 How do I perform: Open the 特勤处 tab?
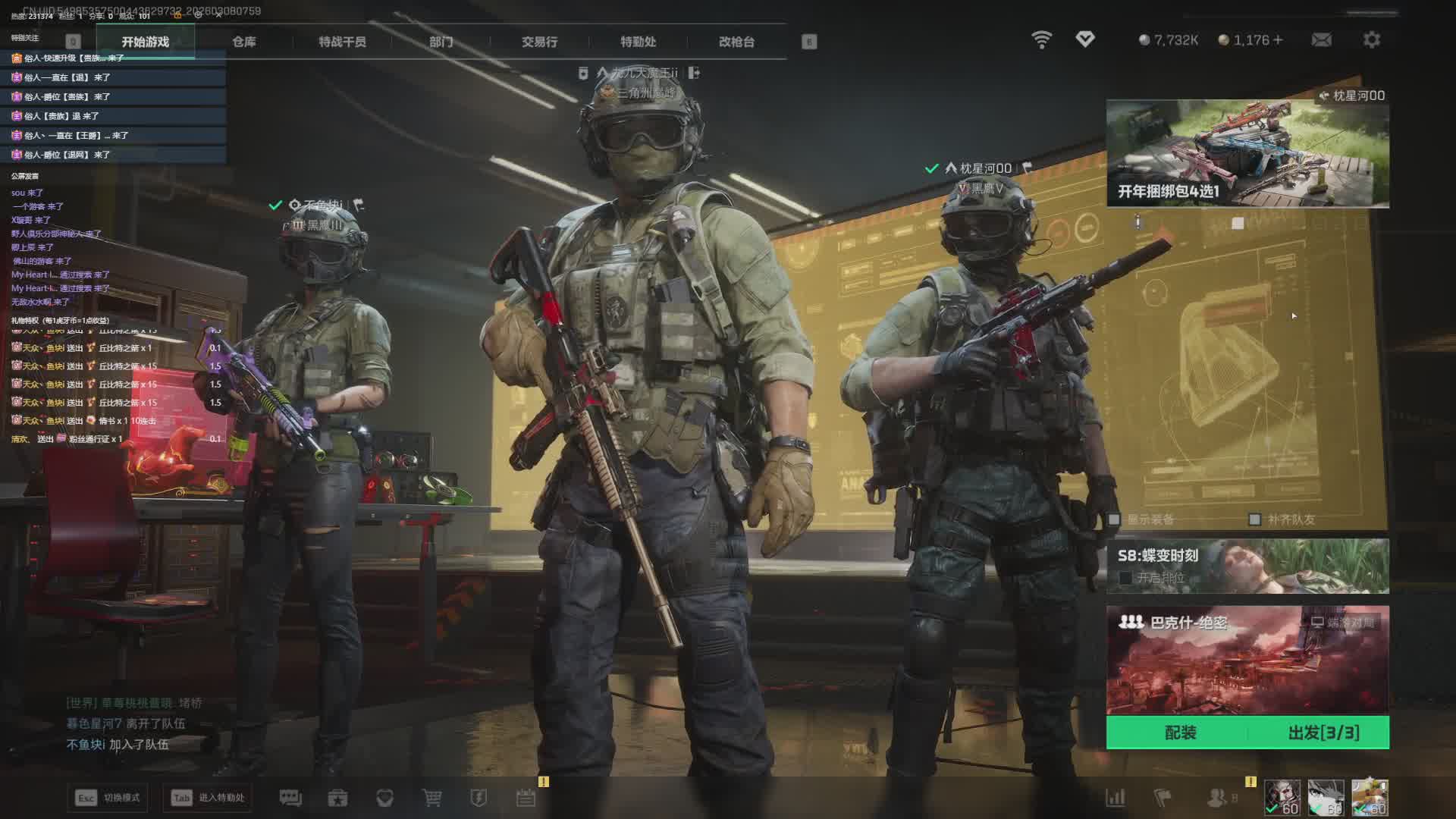(x=638, y=42)
